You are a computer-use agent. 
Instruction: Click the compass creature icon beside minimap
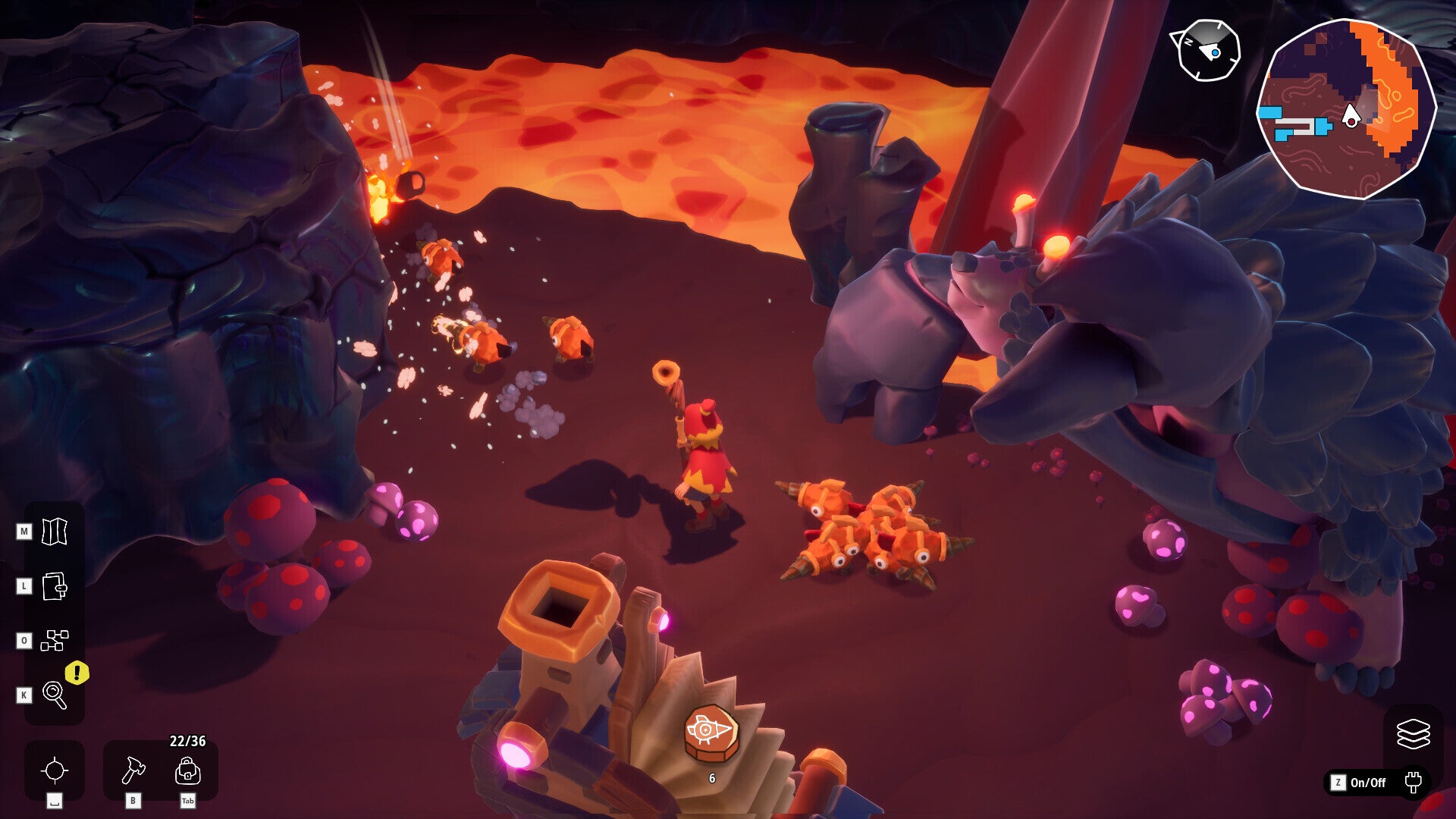(x=1207, y=51)
